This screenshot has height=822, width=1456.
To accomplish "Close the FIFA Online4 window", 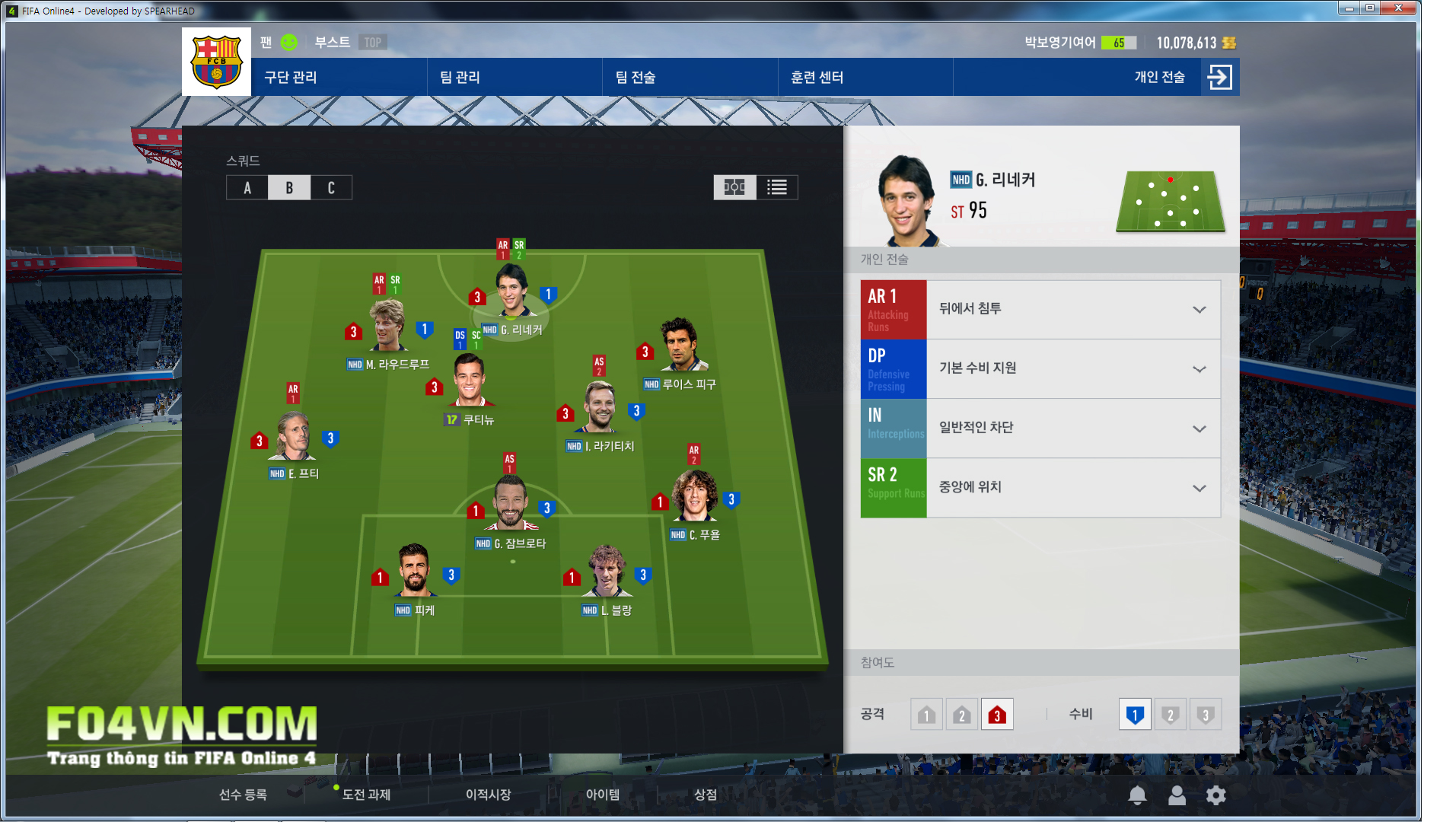I will click(x=1397, y=8).
